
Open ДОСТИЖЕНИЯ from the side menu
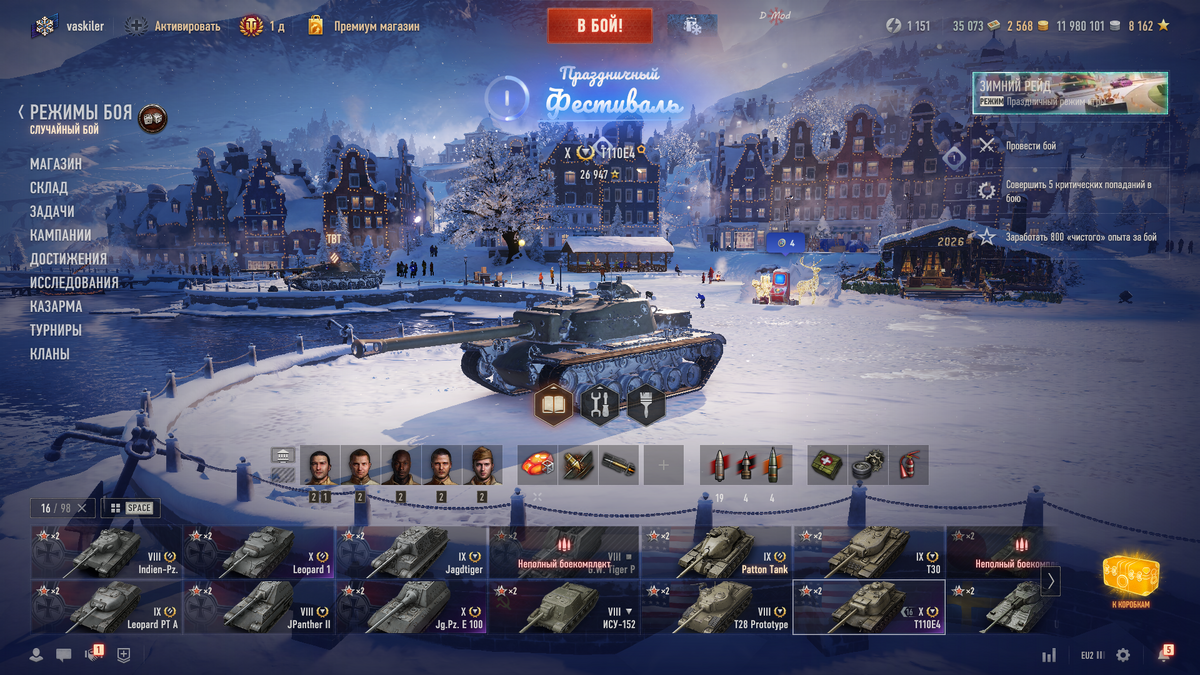point(68,259)
